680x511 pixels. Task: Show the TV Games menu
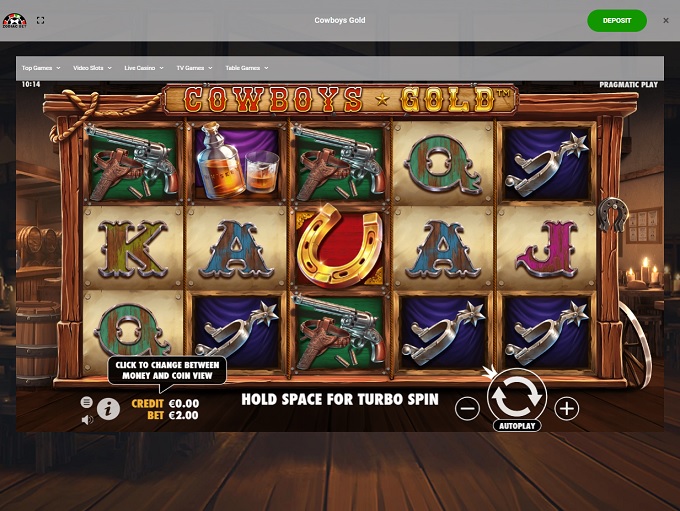coord(195,68)
